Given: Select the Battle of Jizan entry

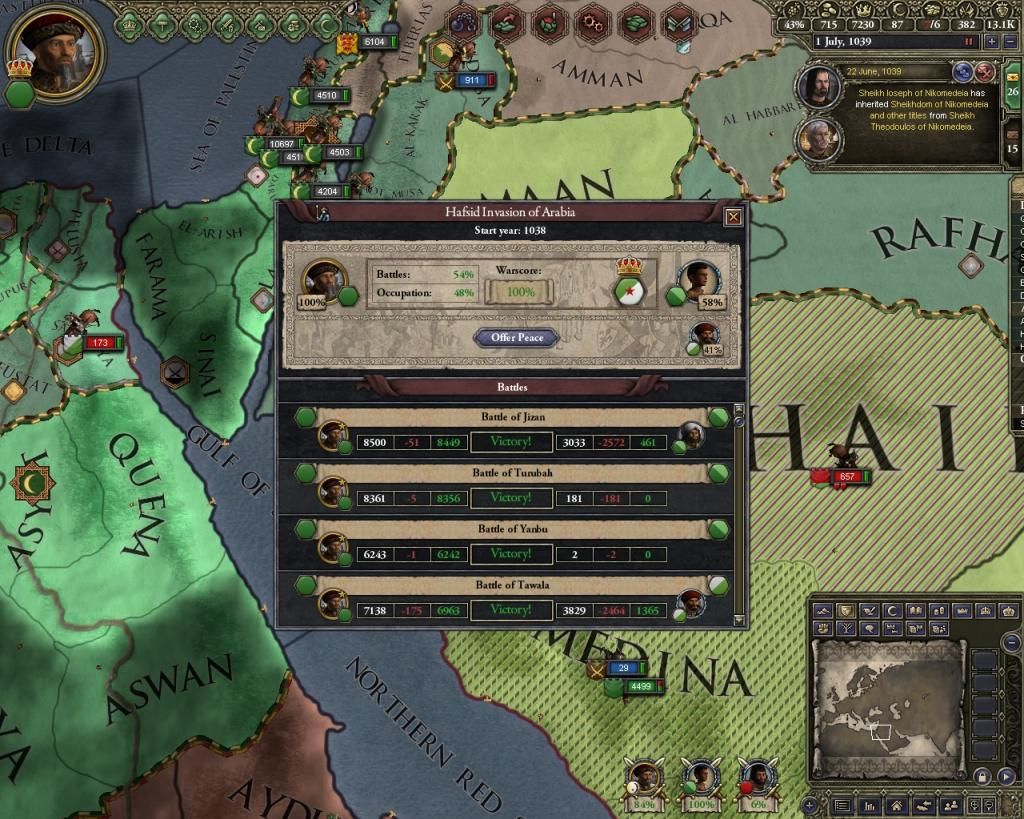Looking at the screenshot, I should (x=511, y=429).
